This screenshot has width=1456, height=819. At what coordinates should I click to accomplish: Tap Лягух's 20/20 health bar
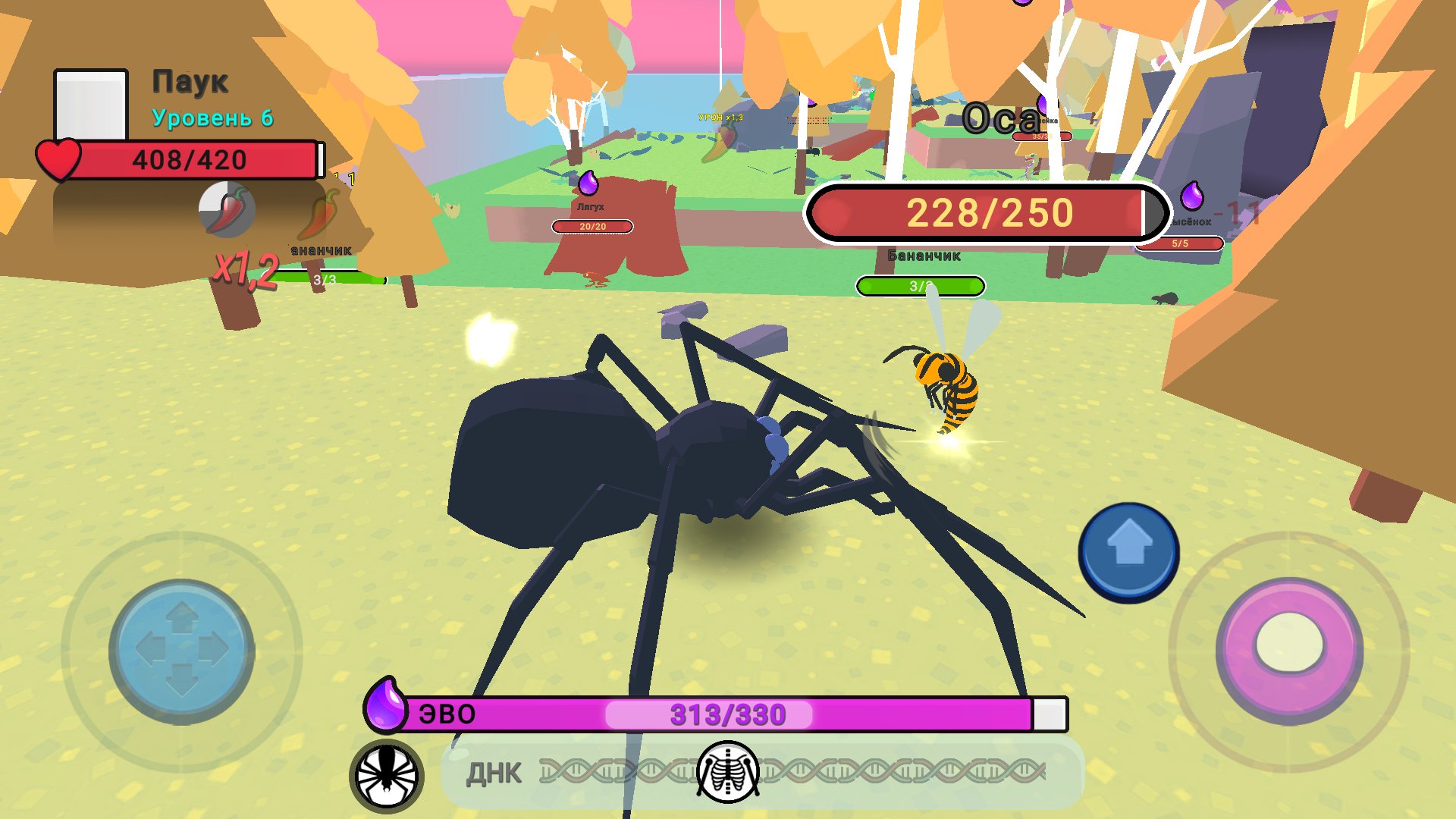(x=592, y=227)
